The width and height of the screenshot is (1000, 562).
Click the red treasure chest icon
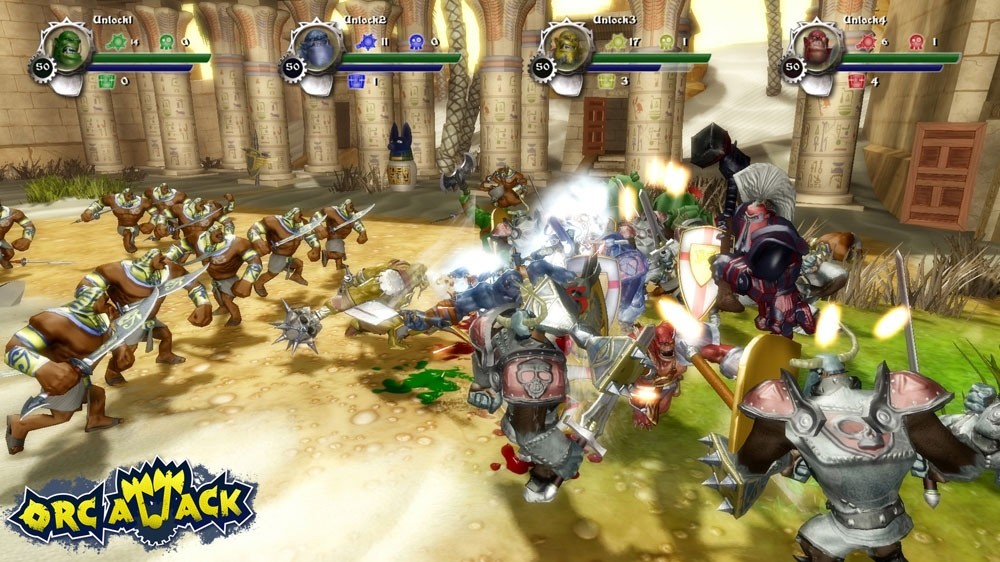coord(856,81)
